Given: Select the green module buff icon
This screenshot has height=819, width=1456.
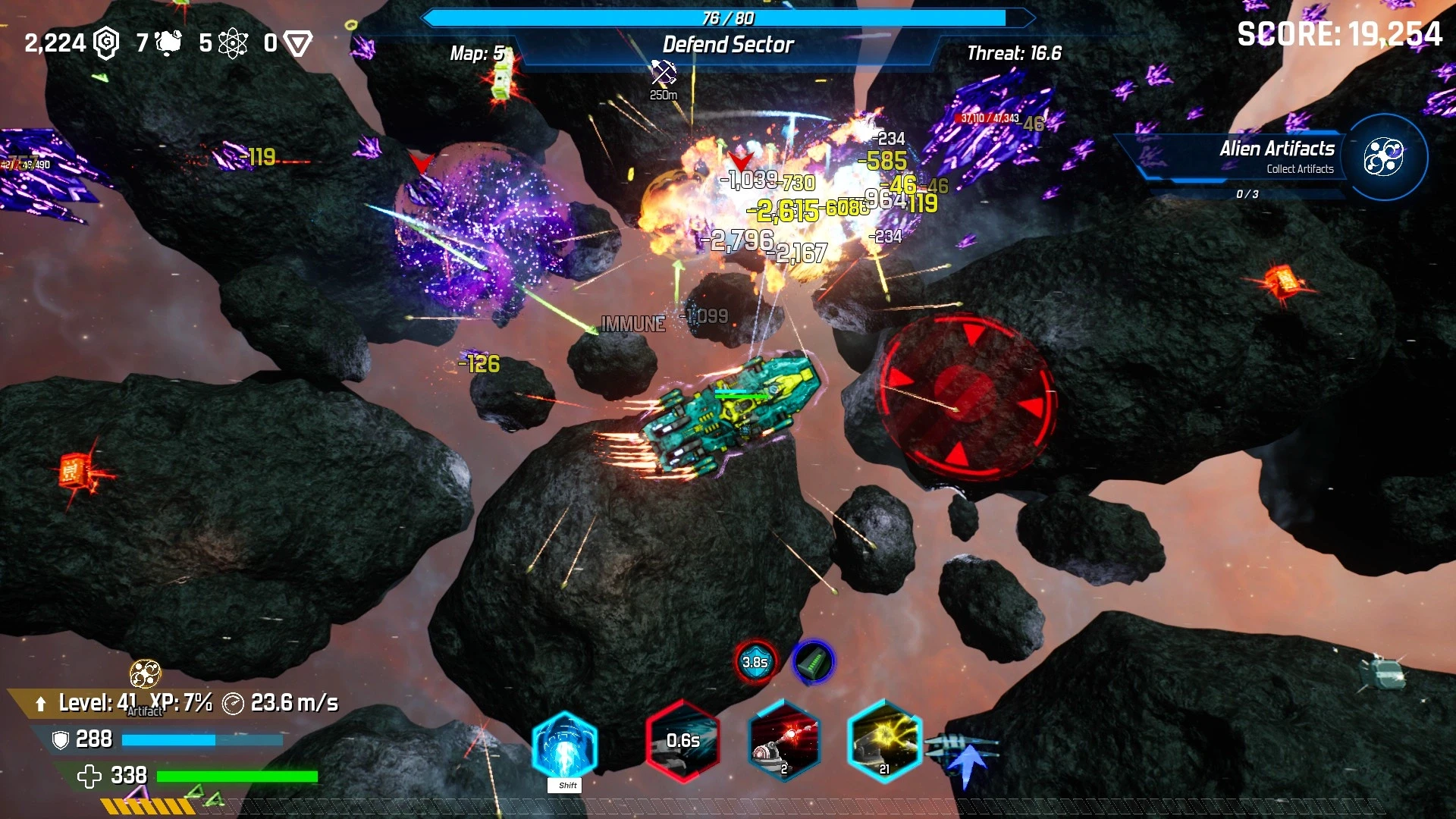Looking at the screenshot, I should pyautogui.click(x=814, y=662).
